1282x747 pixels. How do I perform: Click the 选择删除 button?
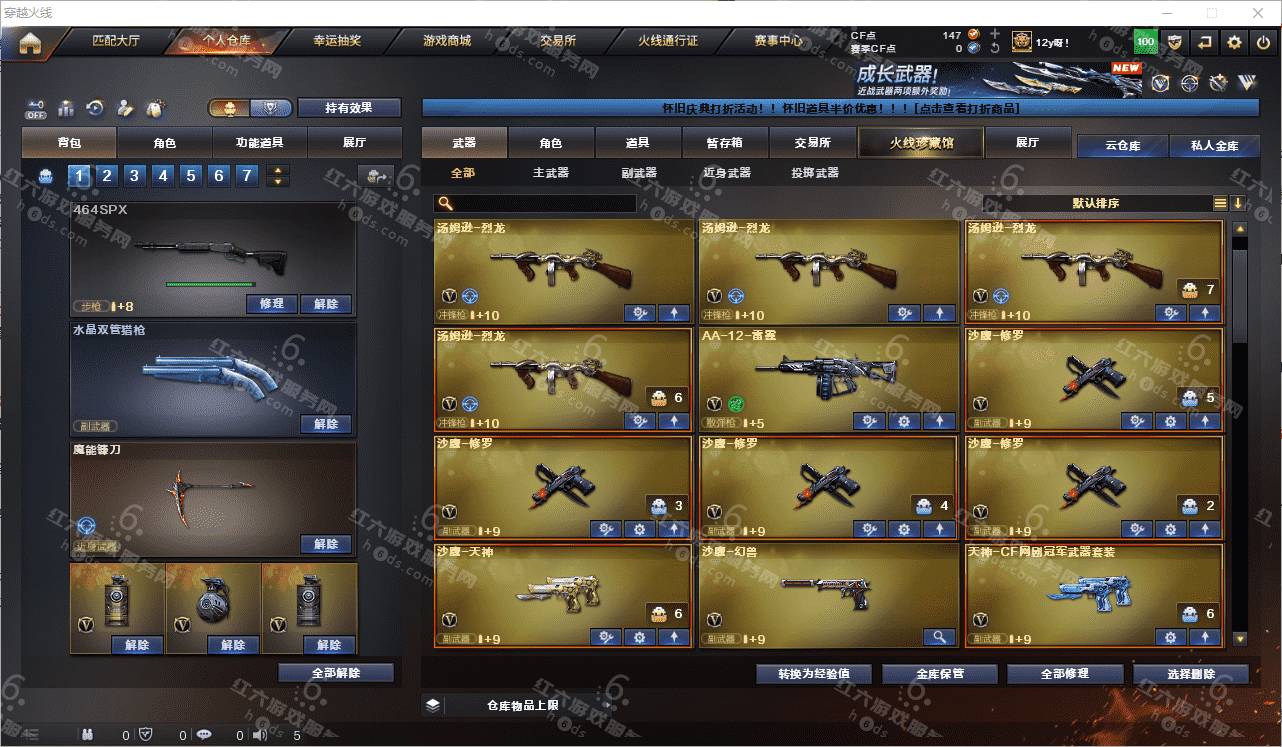coord(1191,674)
